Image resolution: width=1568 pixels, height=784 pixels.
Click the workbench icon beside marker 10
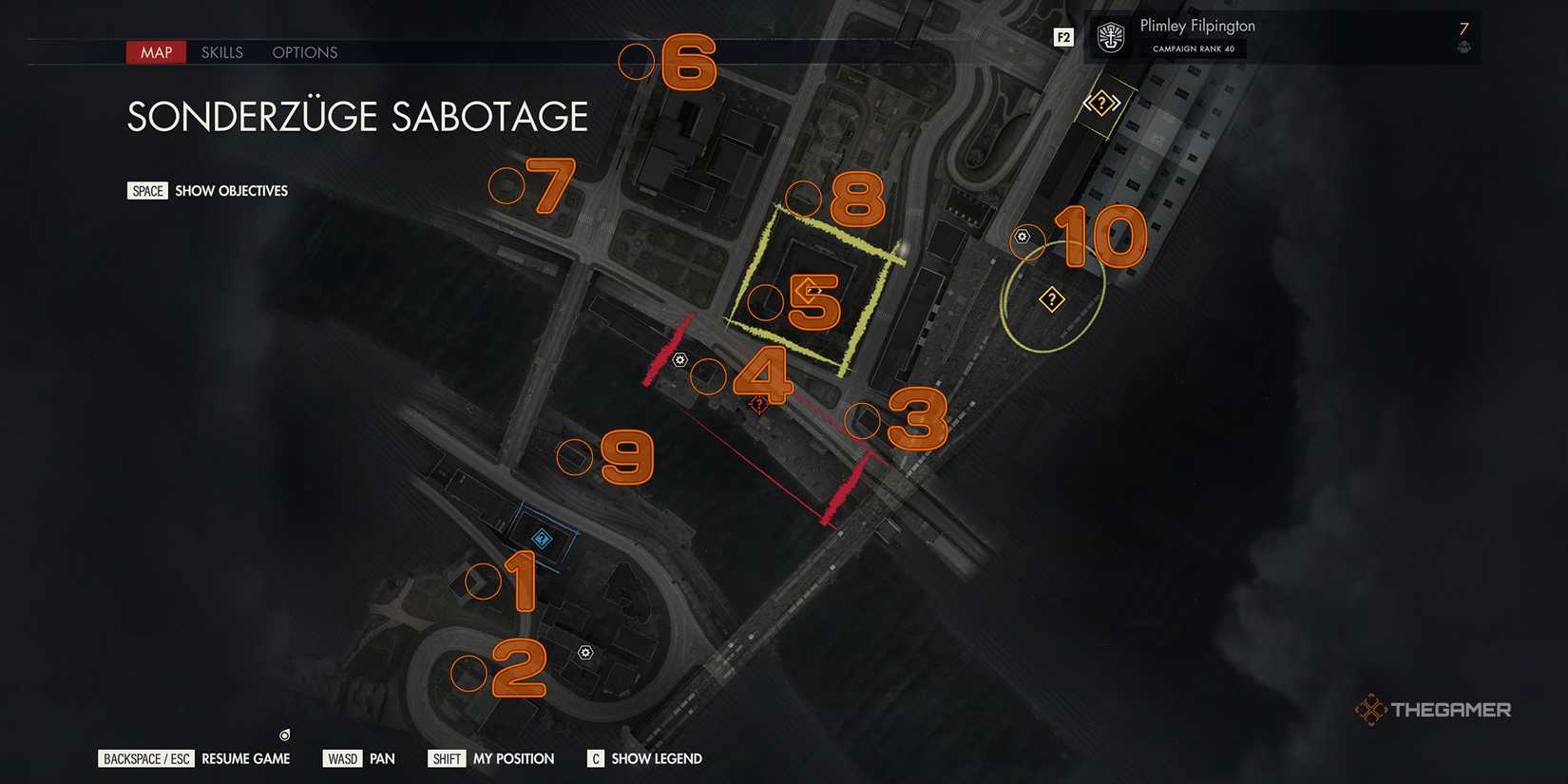point(1023,237)
